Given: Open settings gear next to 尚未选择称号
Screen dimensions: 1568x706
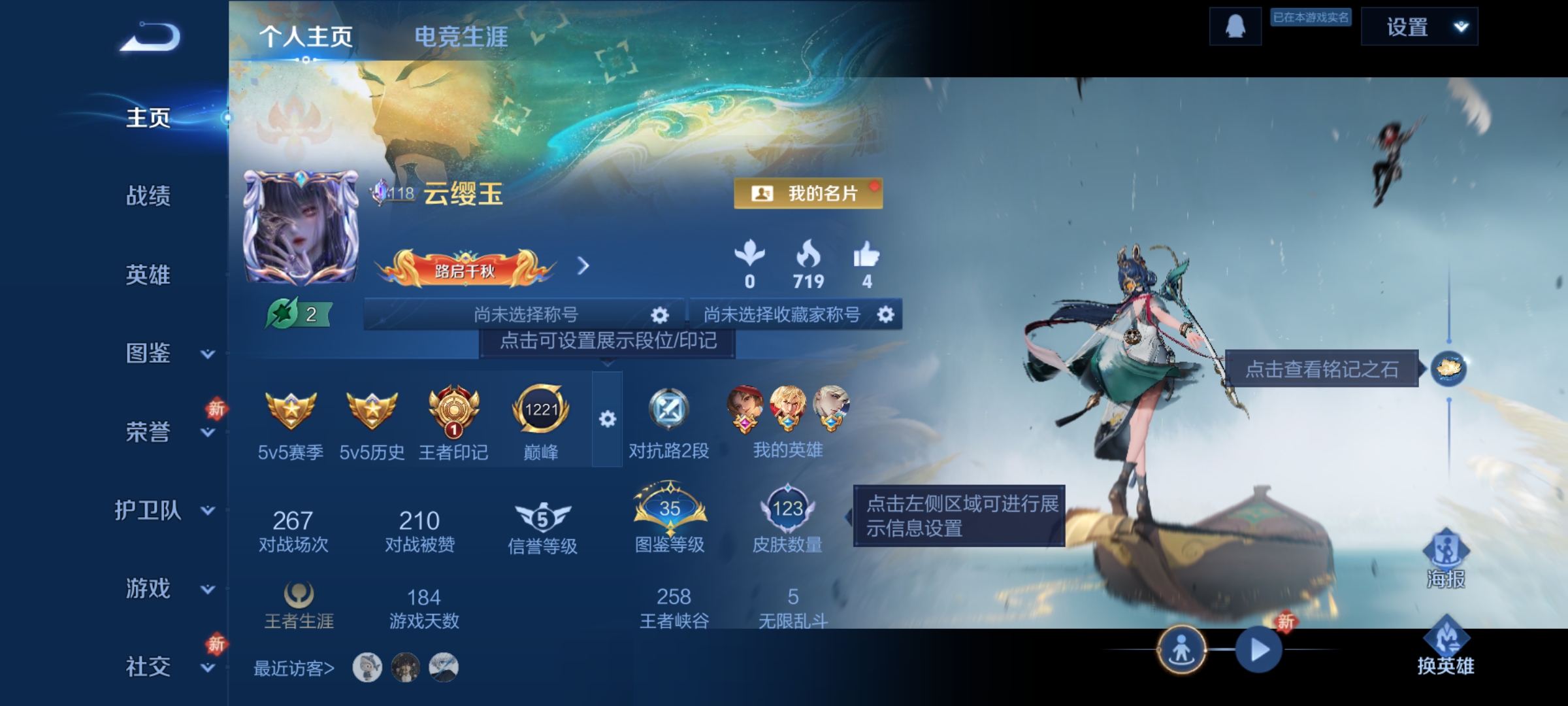Looking at the screenshot, I should coord(659,314).
